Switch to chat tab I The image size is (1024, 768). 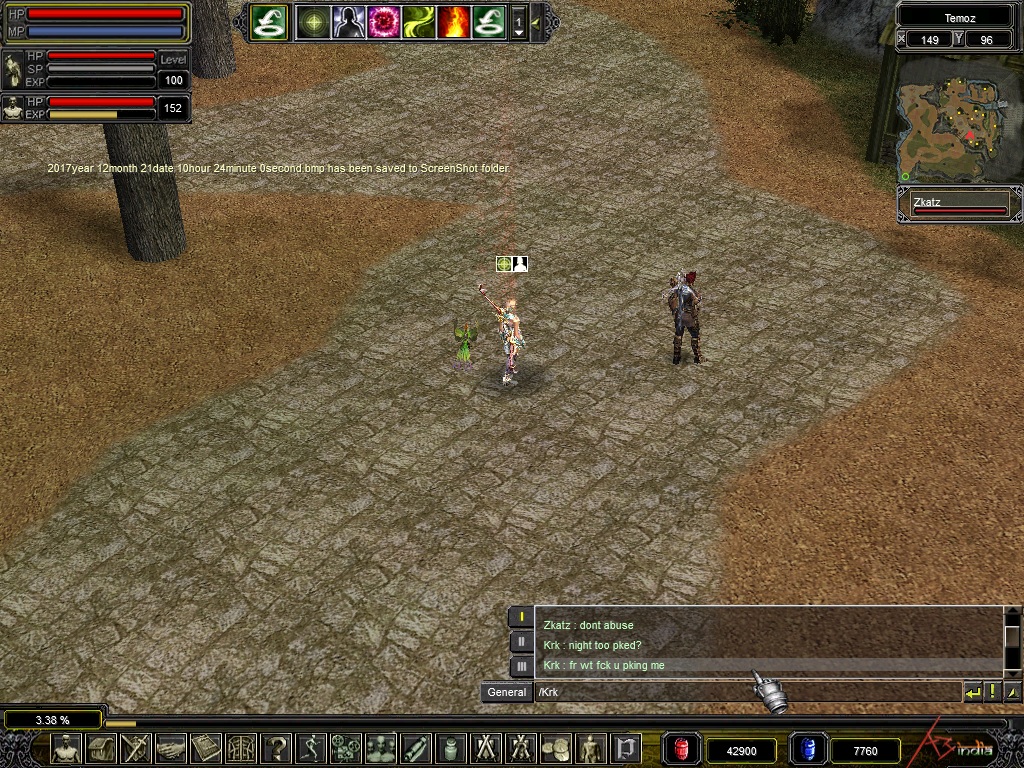click(521, 617)
